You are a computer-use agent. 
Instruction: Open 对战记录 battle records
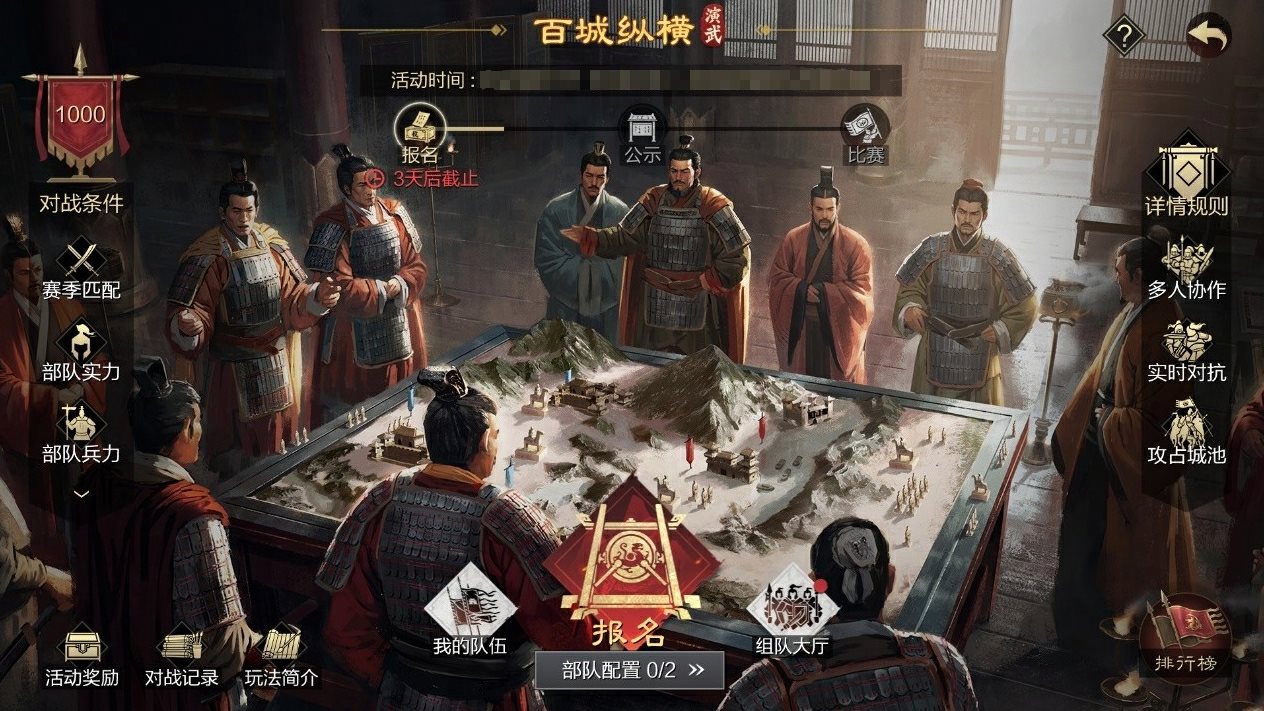click(x=181, y=655)
